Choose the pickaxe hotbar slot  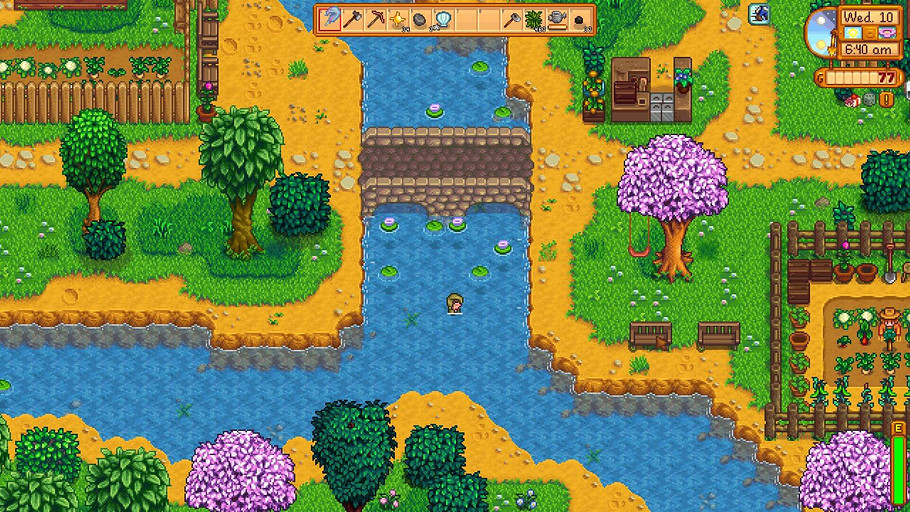[x=375, y=18]
